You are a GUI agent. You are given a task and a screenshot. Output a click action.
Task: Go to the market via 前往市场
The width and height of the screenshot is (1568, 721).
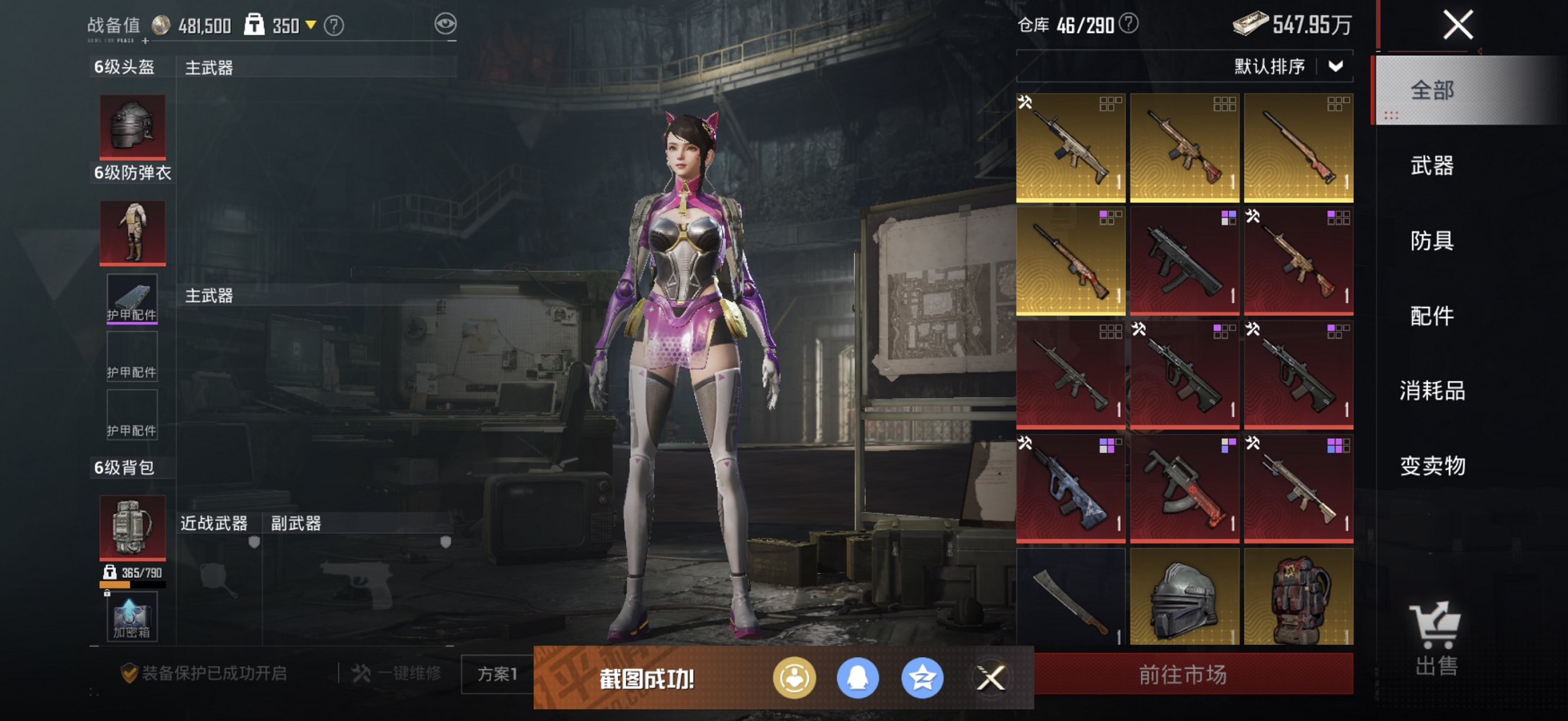[1183, 675]
